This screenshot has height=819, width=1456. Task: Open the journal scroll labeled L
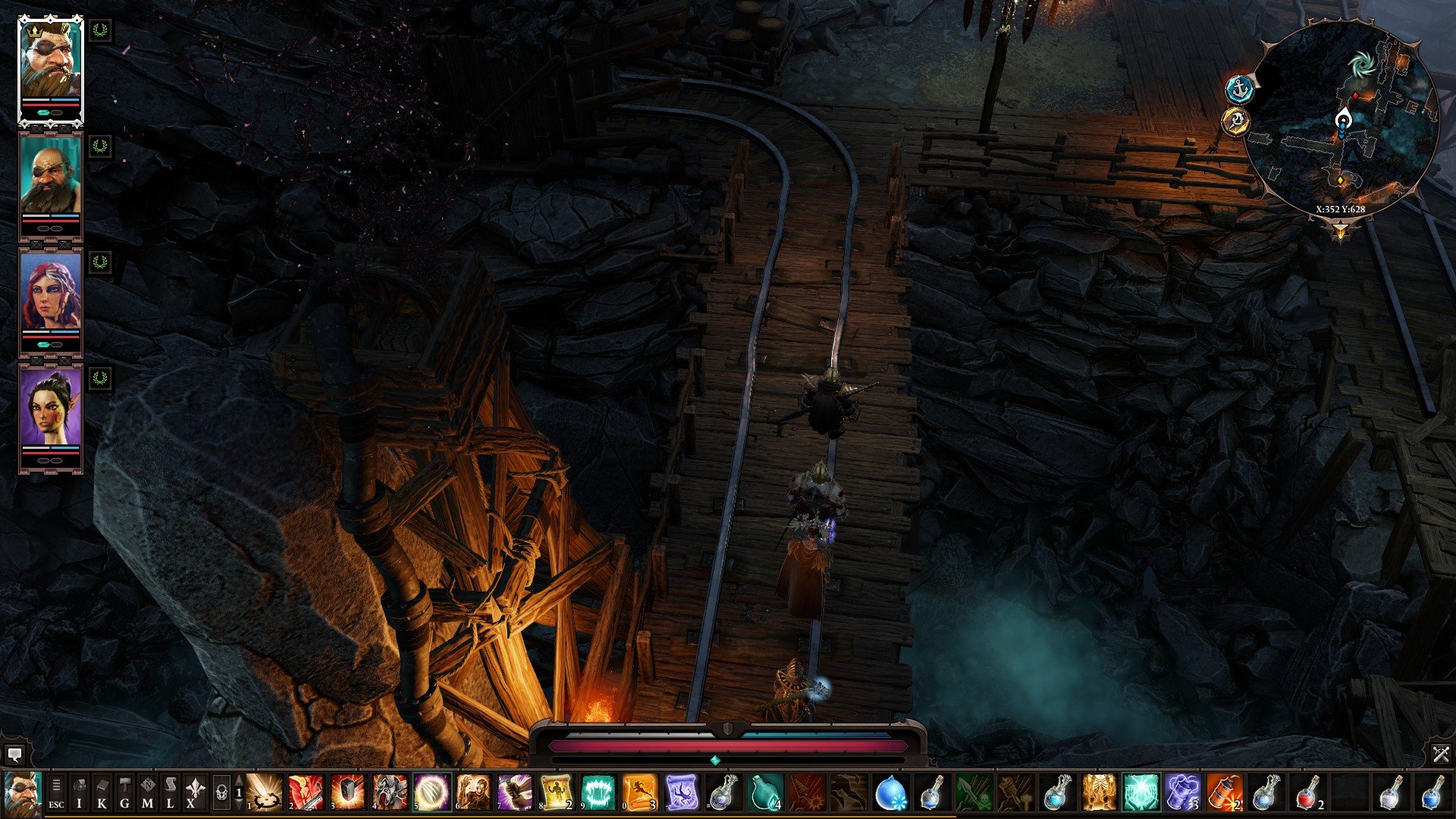(x=171, y=792)
